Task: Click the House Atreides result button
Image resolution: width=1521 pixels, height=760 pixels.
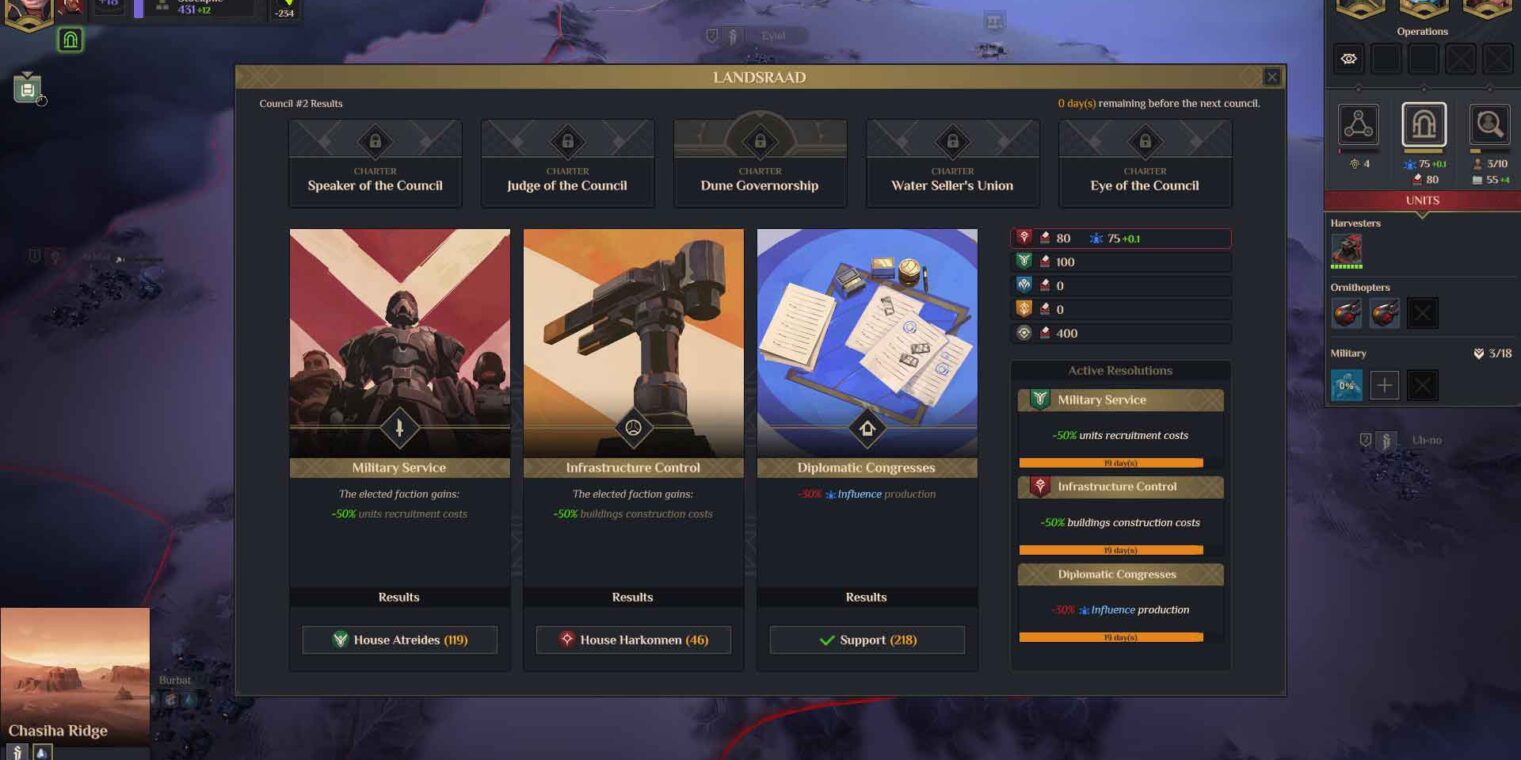Action: tap(399, 640)
